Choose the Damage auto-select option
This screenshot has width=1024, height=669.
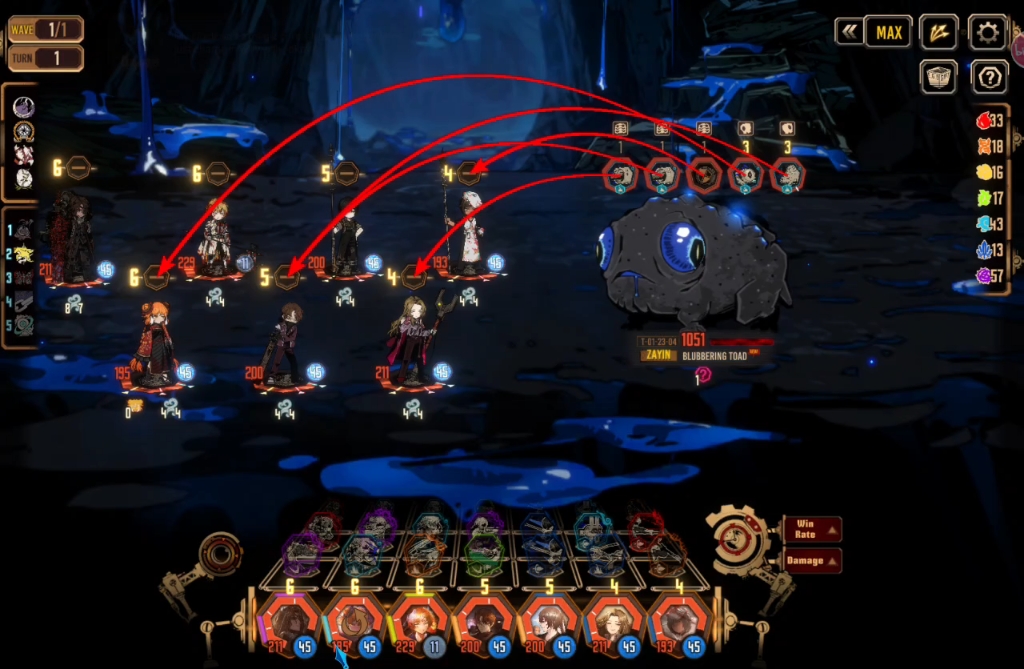(x=811, y=560)
